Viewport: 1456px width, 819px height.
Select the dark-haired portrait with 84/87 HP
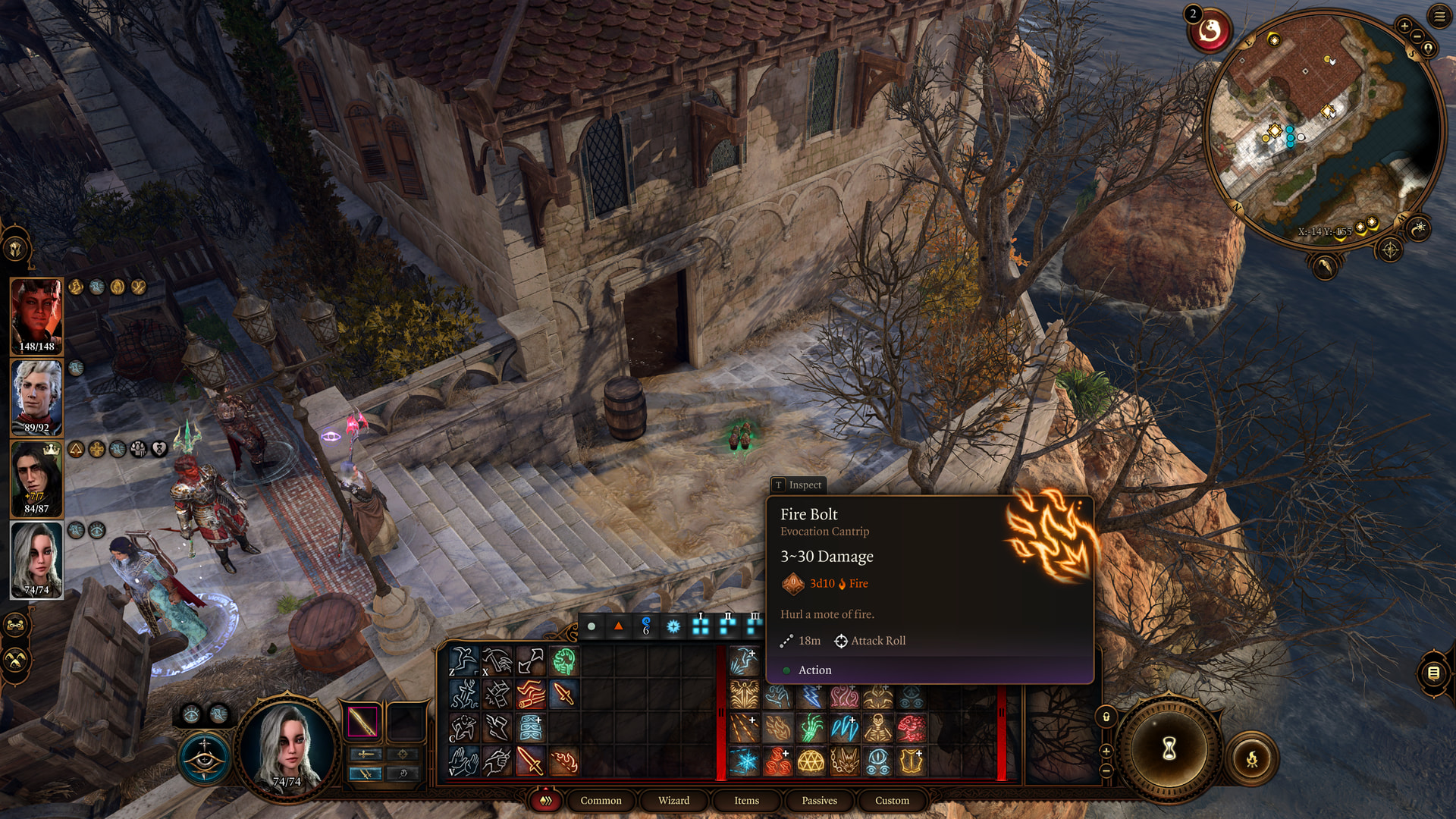36,478
